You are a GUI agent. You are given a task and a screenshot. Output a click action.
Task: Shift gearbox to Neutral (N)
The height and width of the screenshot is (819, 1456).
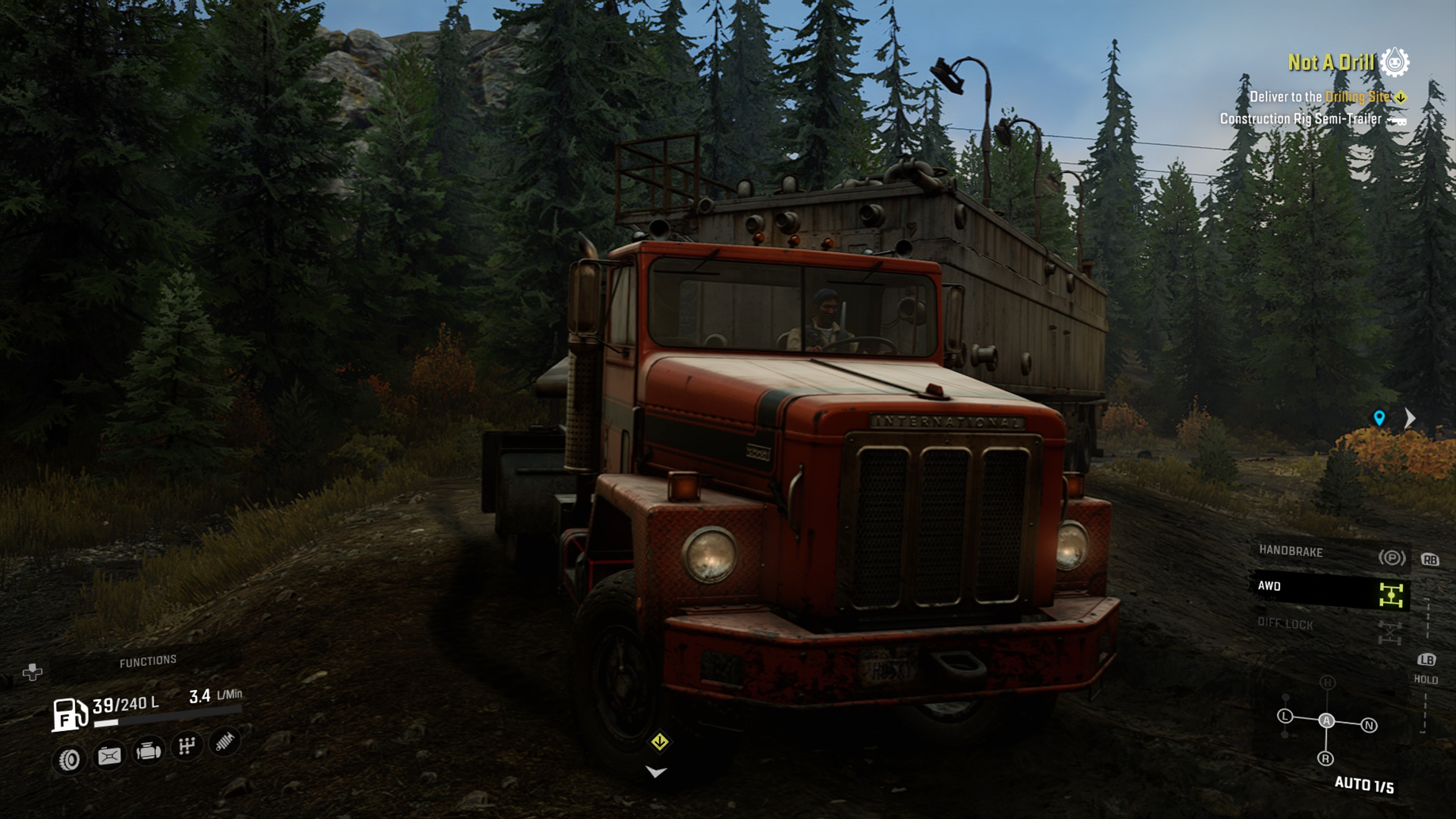[x=1369, y=725]
